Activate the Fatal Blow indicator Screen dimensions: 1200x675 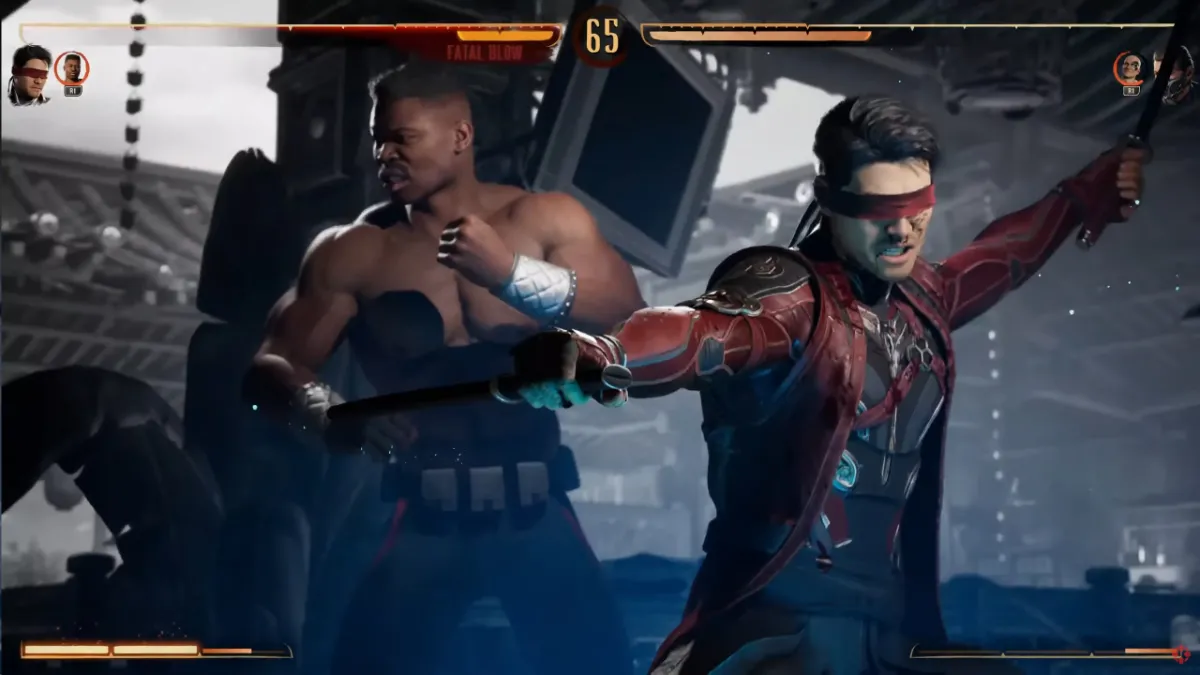tap(486, 54)
